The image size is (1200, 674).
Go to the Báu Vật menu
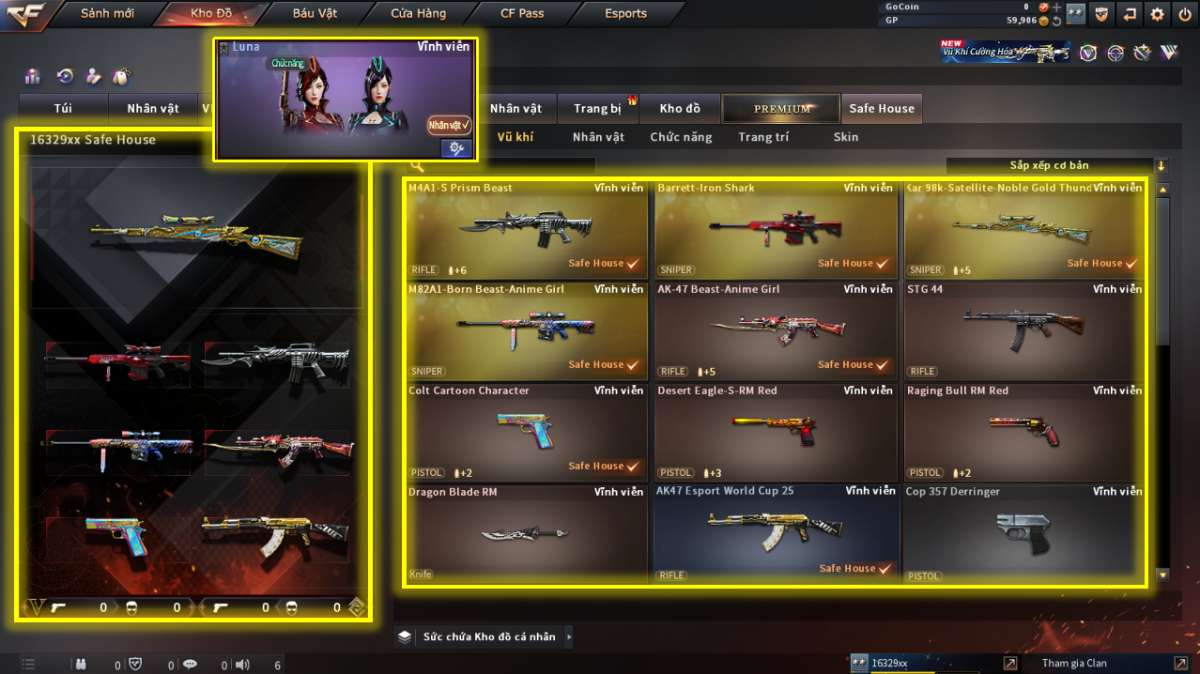pyautogui.click(x=315, y=14)
